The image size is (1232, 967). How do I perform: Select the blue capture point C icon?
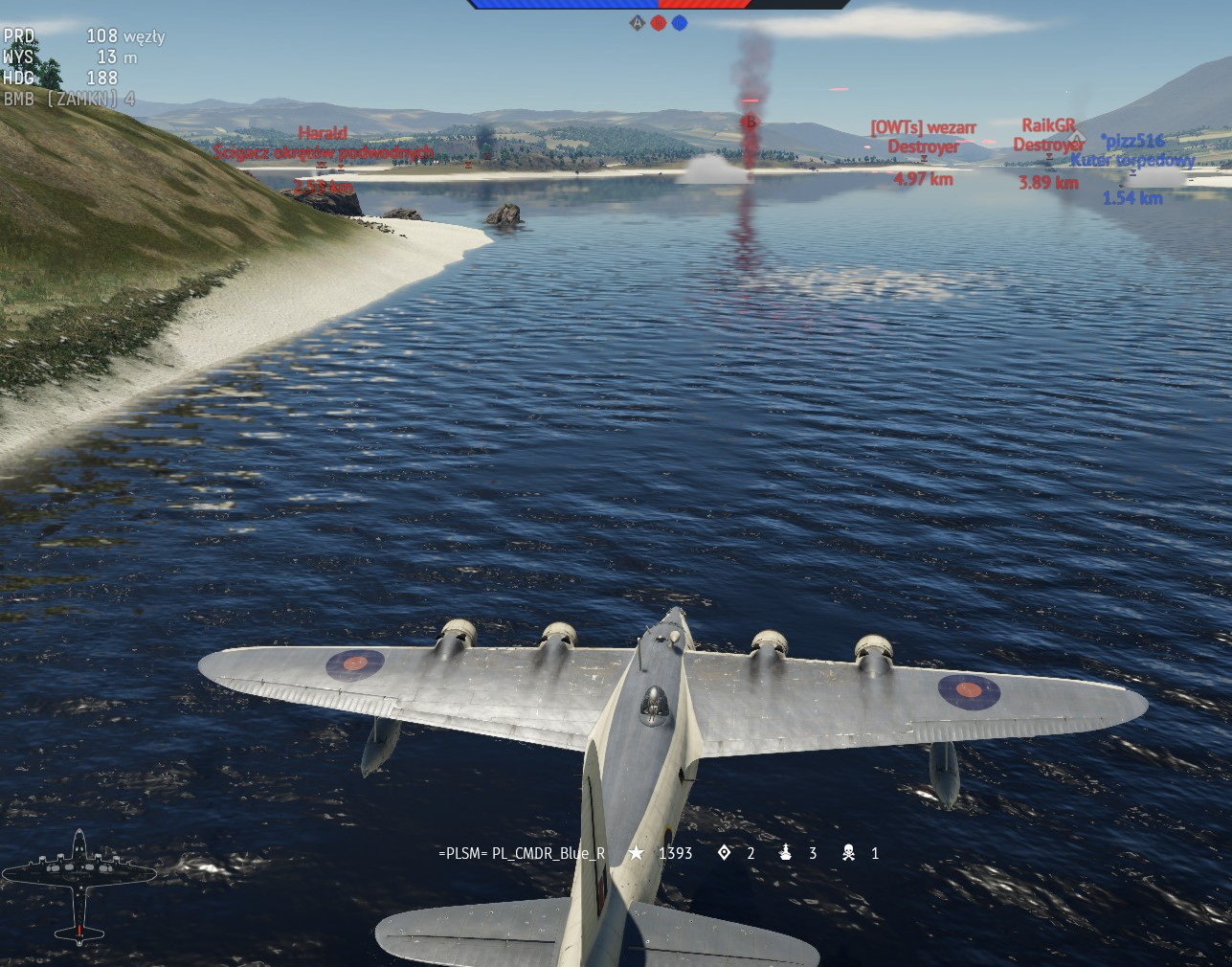click(680, 23)
